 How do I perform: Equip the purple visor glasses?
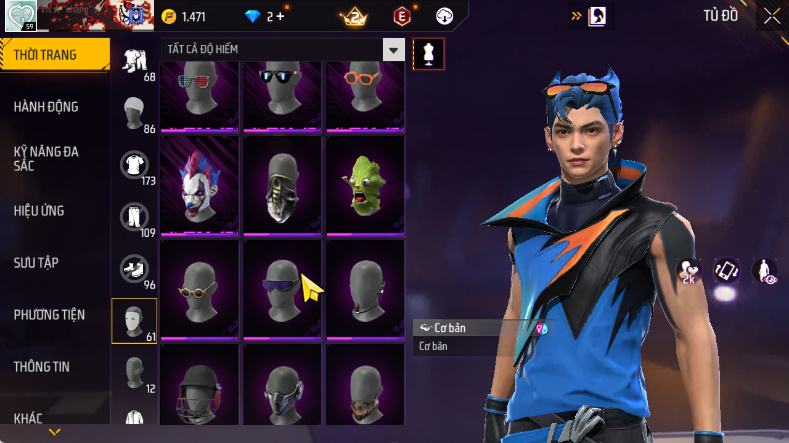click(x=282, y=287)
